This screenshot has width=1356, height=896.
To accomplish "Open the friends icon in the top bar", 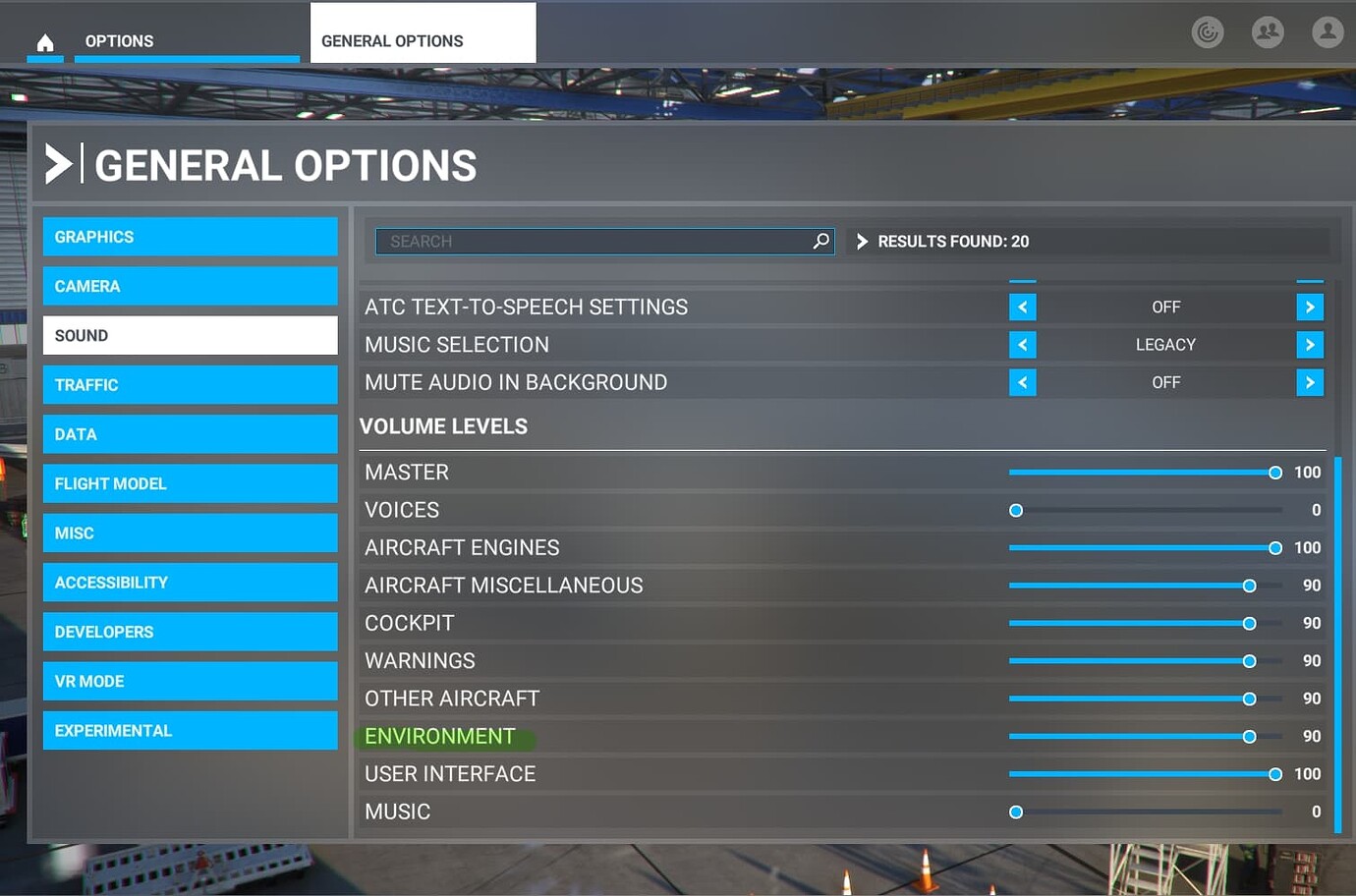I will (x=1268, y=31).
